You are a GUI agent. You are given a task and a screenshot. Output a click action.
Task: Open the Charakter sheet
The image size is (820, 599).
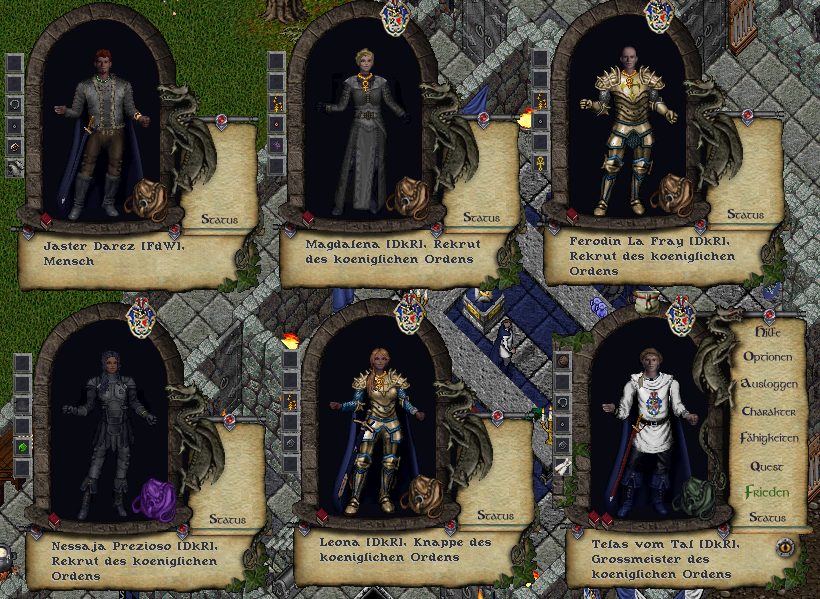[768, 411]
